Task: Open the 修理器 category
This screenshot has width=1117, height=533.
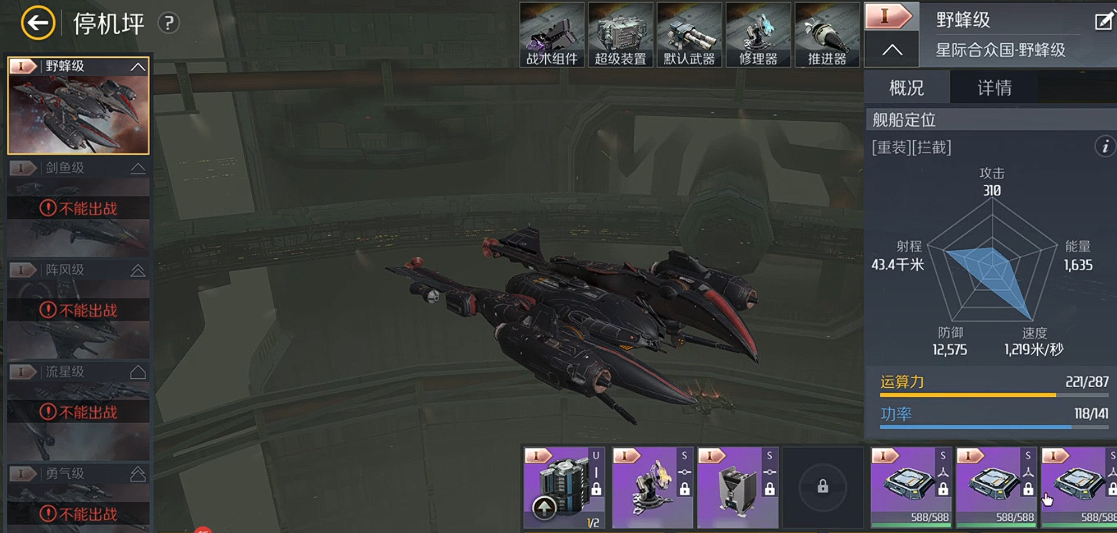Action: tap(758, 35)
